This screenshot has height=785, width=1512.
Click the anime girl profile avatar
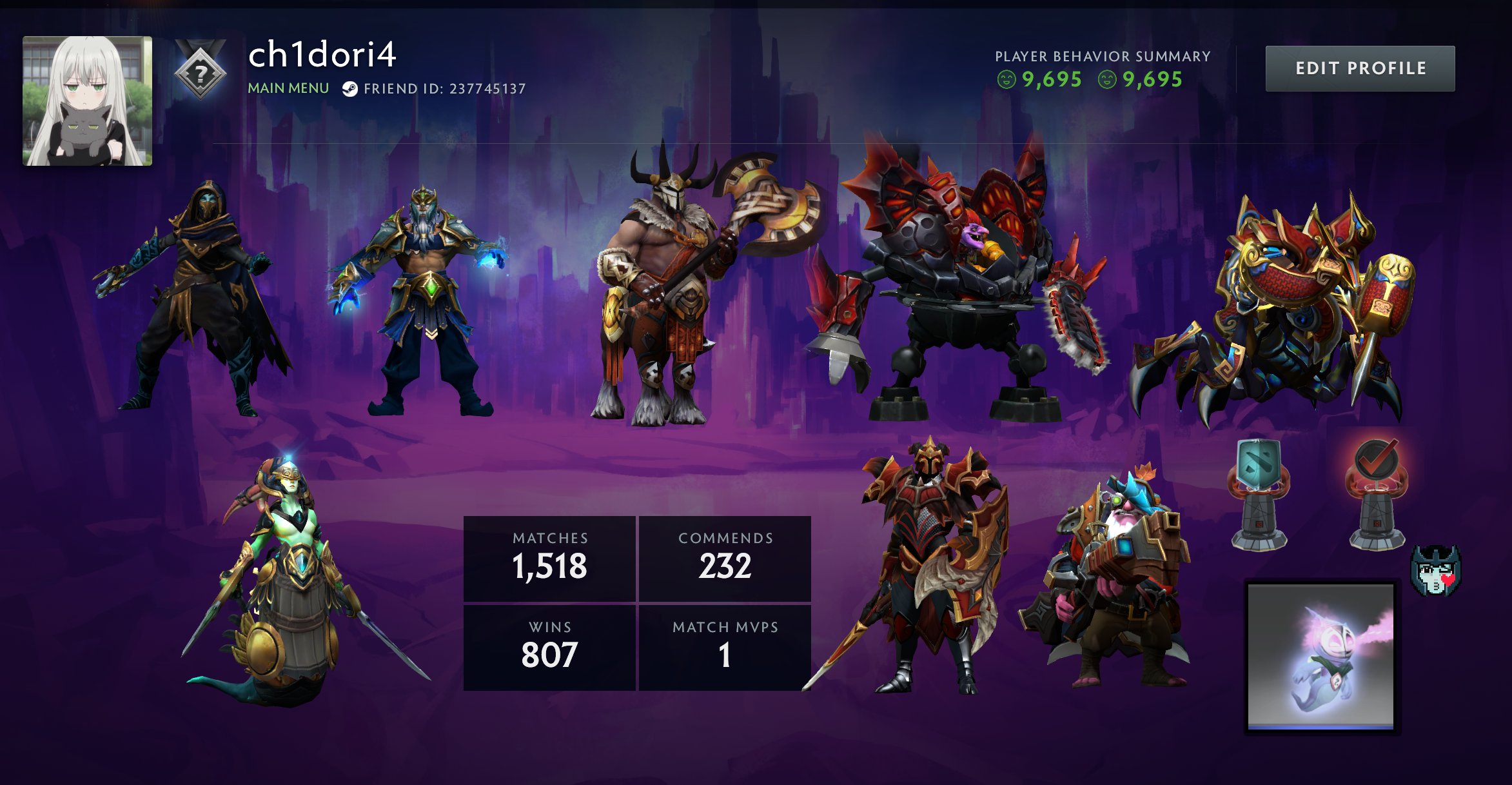[88, 101]
